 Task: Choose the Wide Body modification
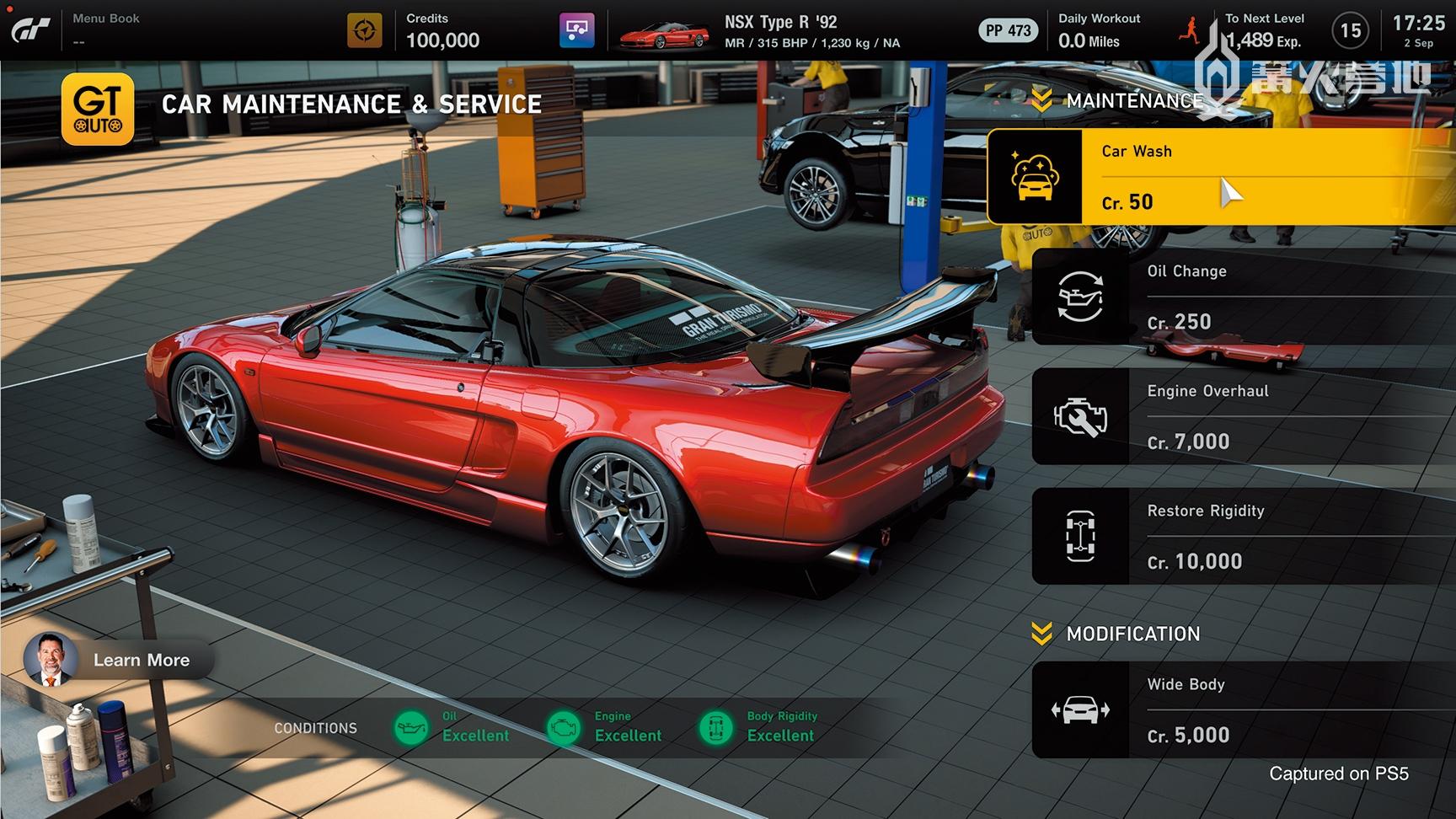(1244, 709)
